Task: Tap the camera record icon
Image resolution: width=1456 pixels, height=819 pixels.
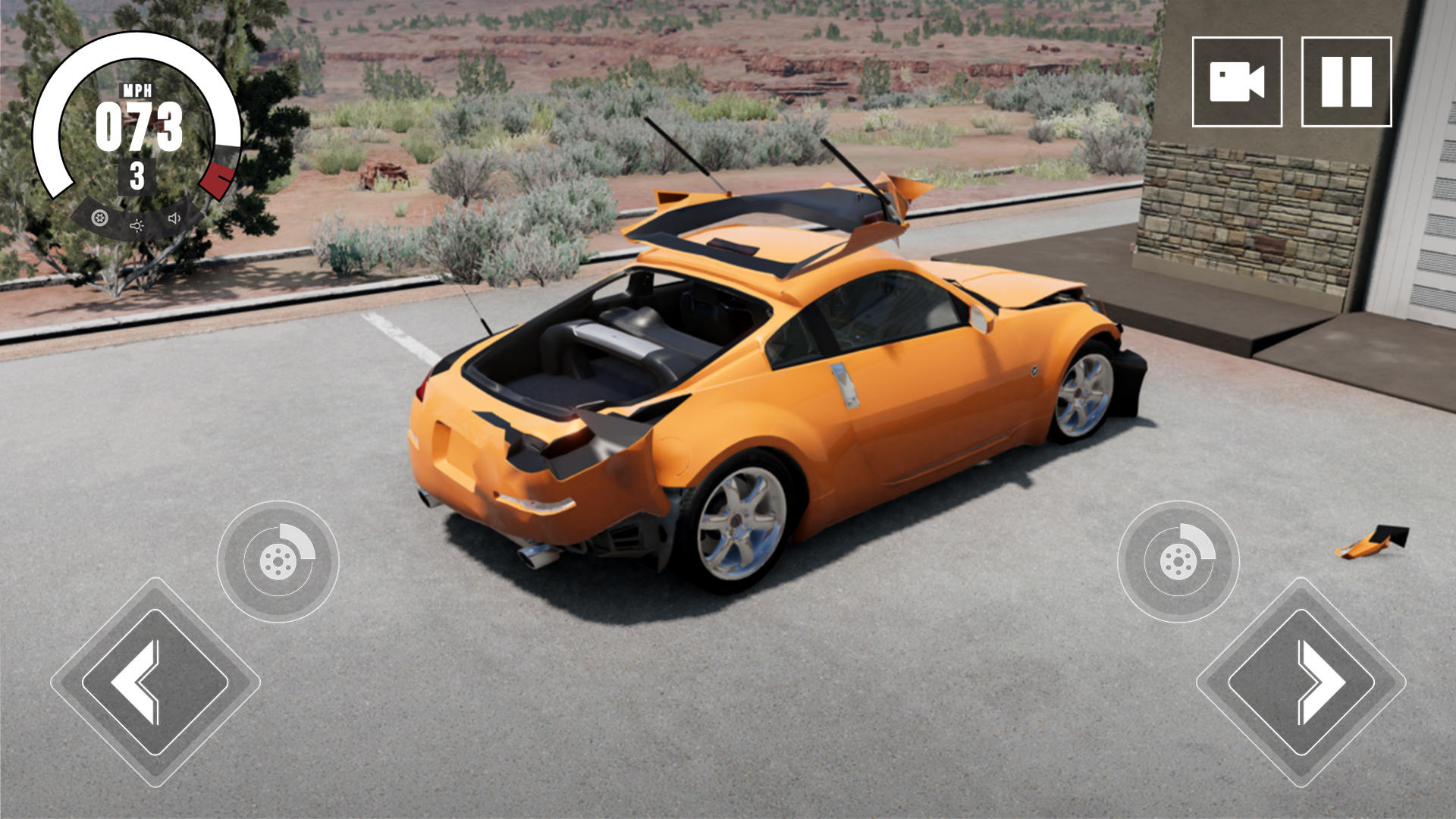Action: point(1238,82)
